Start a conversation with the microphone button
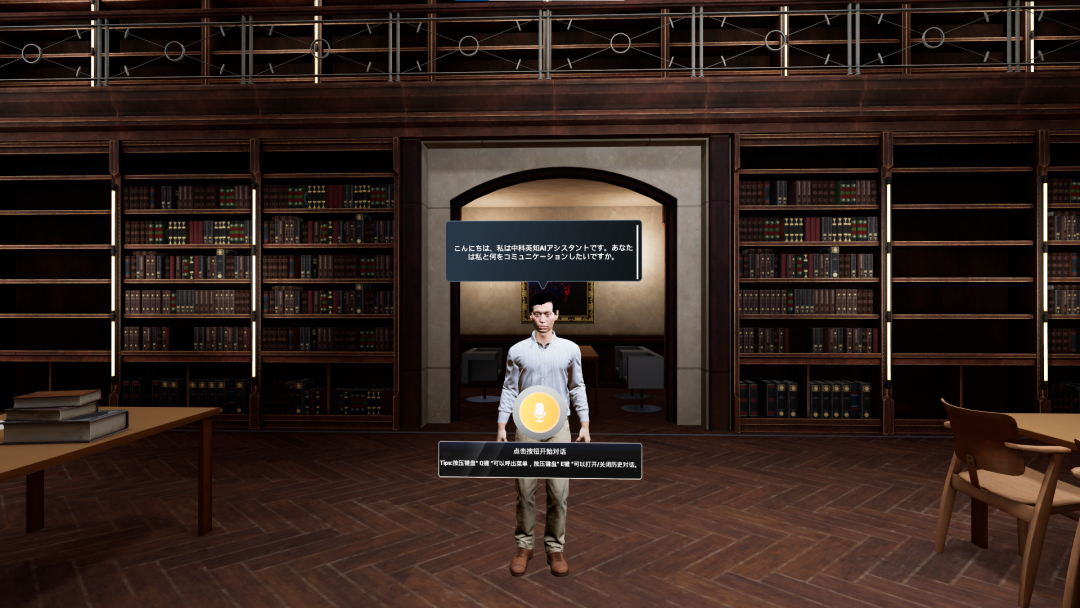1080x608 pixels. pos(541,411)
